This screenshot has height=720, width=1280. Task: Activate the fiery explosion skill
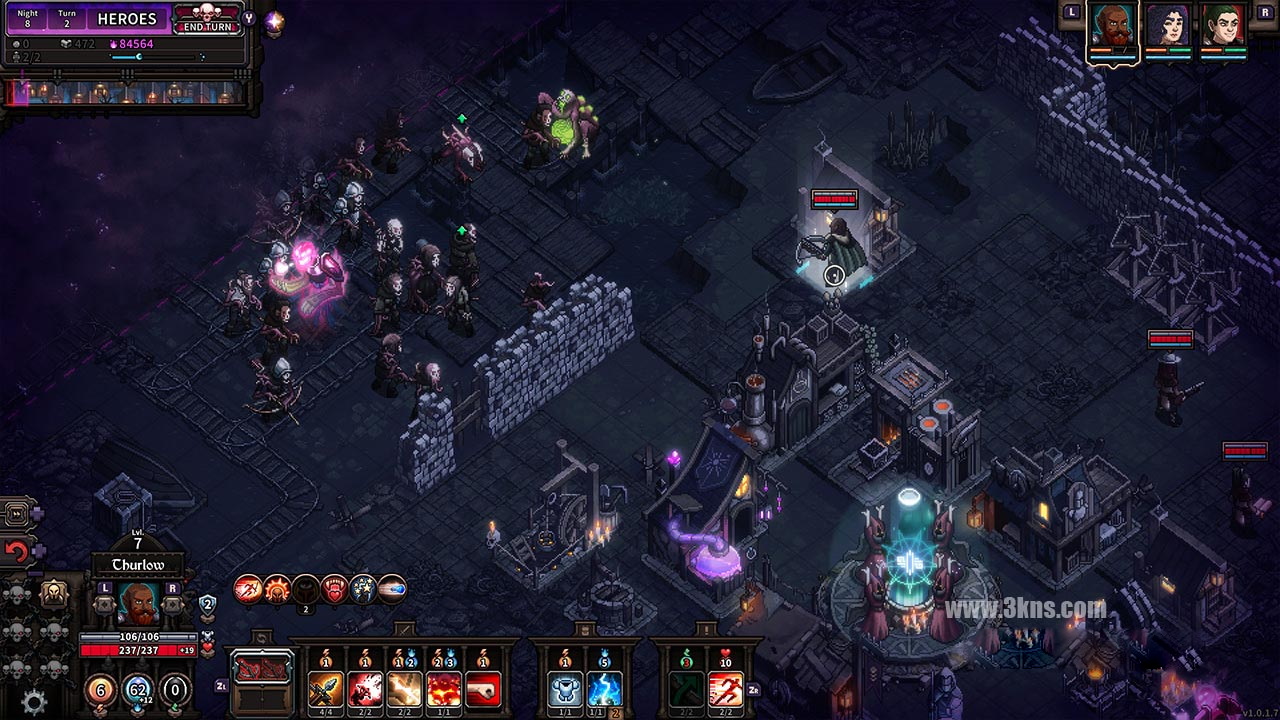[x=443, y=689]
